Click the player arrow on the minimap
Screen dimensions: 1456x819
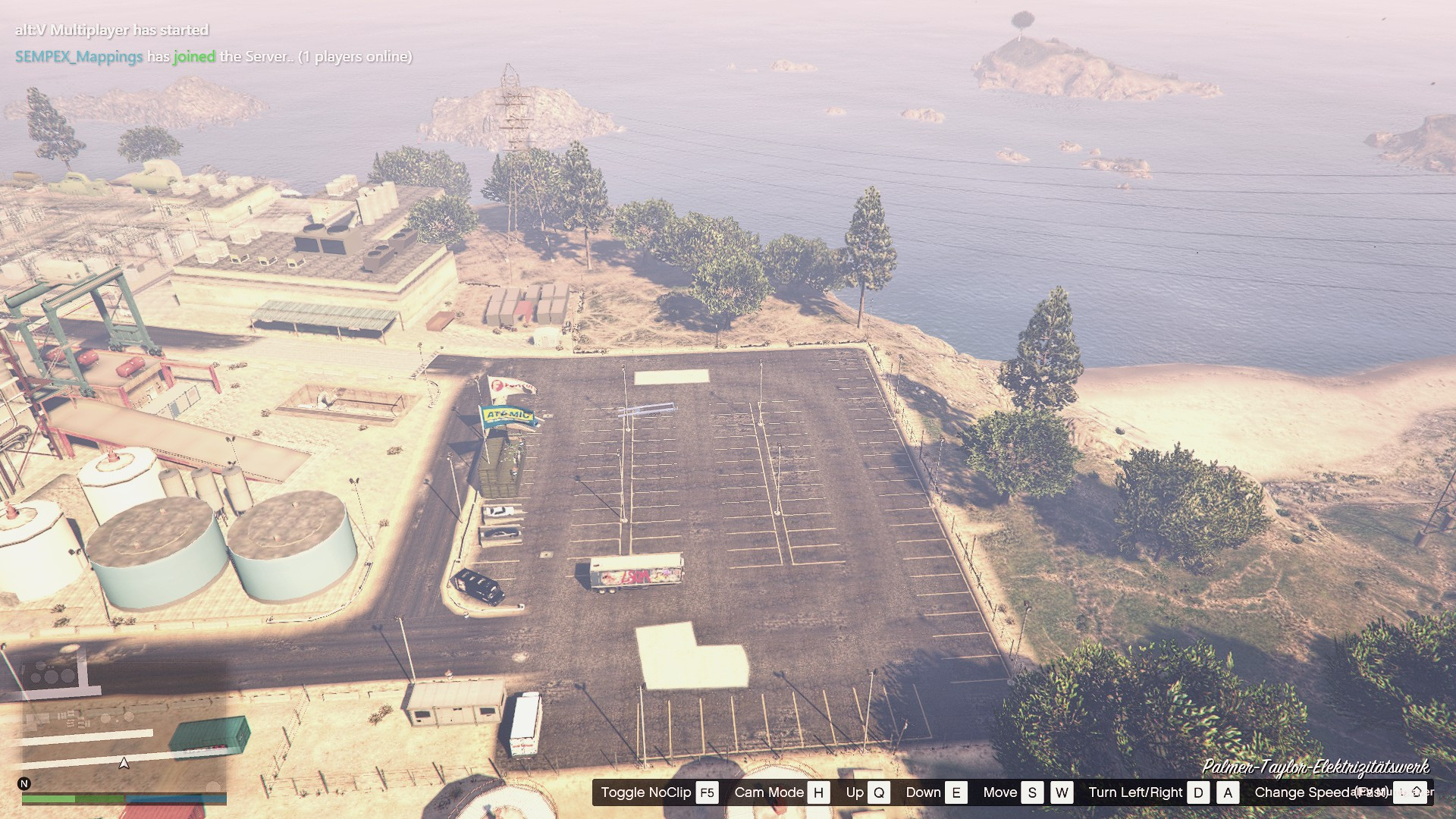(x=124, y=763)
